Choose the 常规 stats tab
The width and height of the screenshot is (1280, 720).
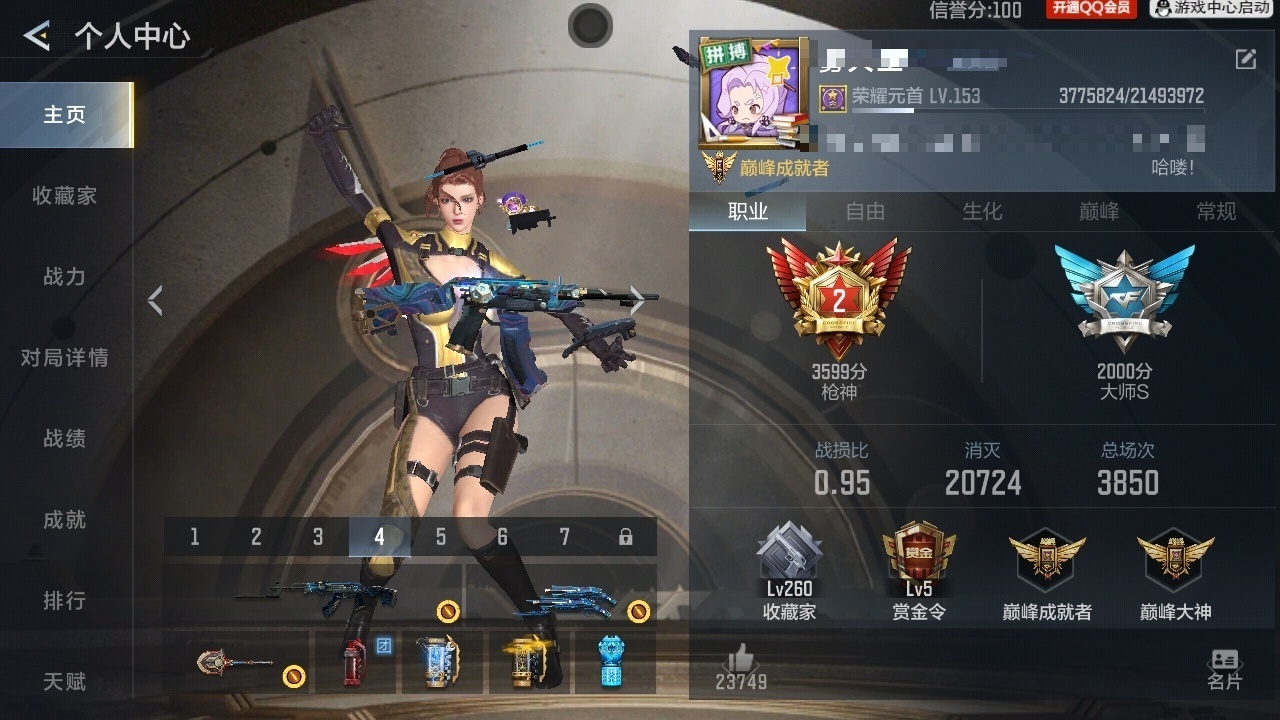point(1216,211)
